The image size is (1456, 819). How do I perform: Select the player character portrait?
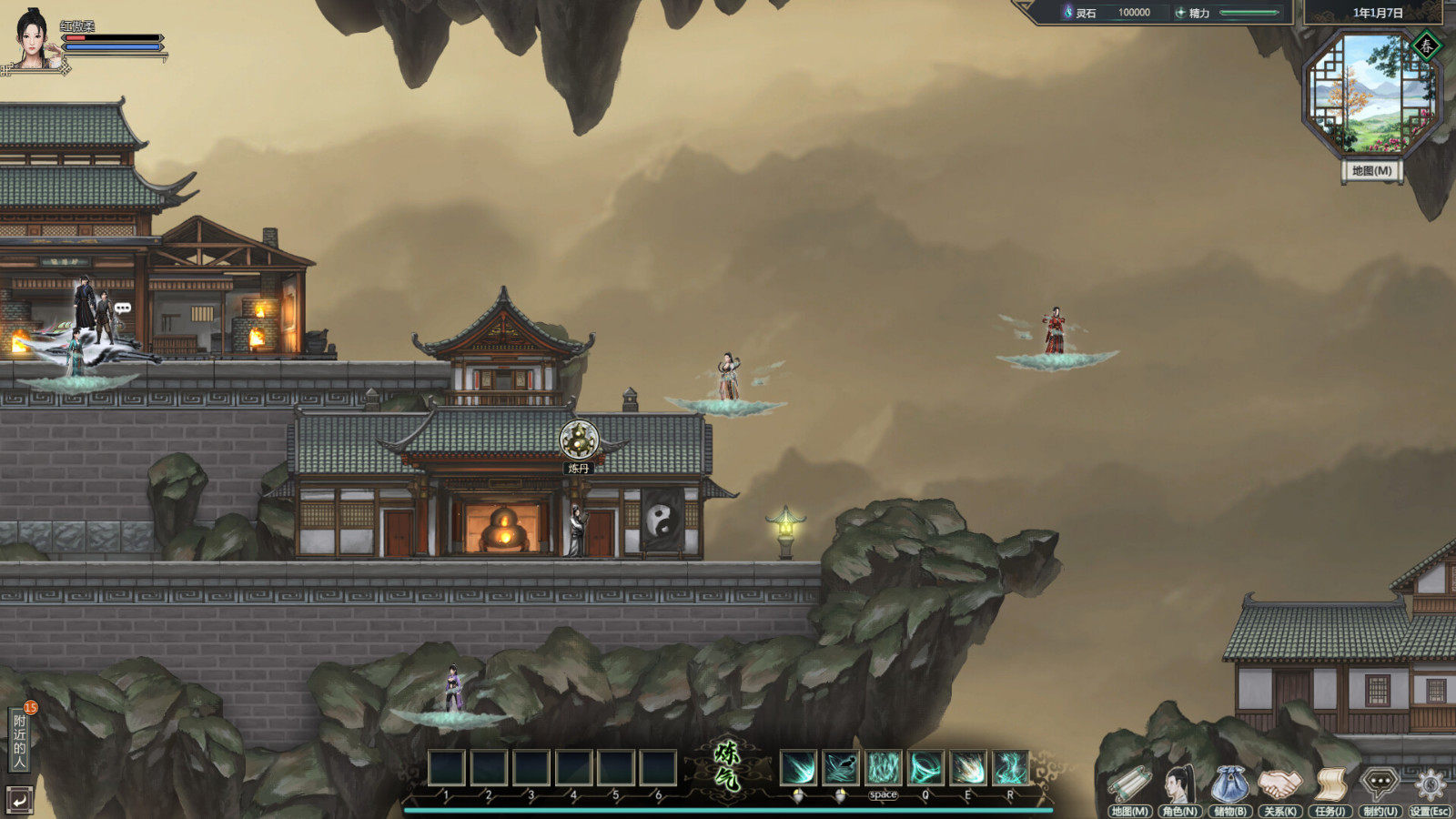coord(33,38)
